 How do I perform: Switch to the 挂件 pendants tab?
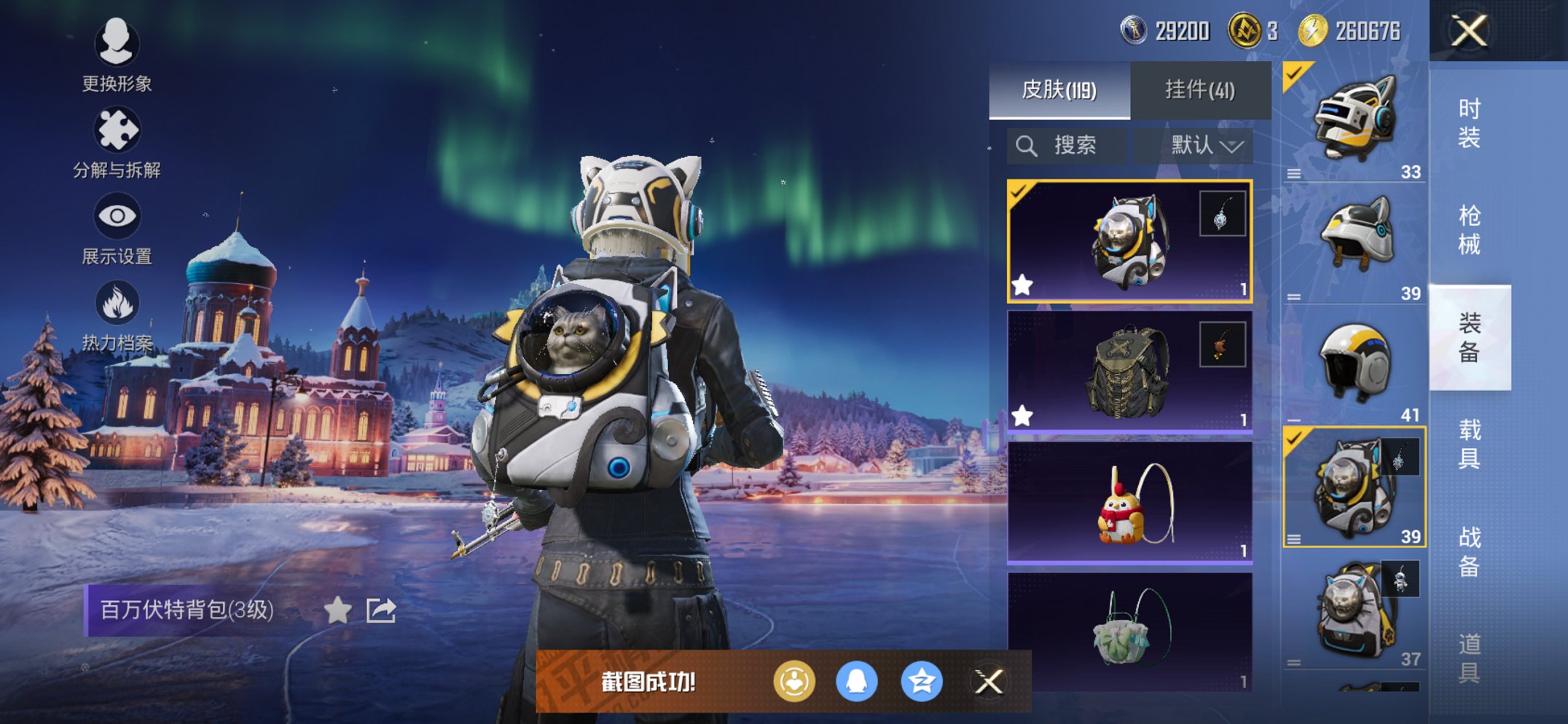point(1199,90)
